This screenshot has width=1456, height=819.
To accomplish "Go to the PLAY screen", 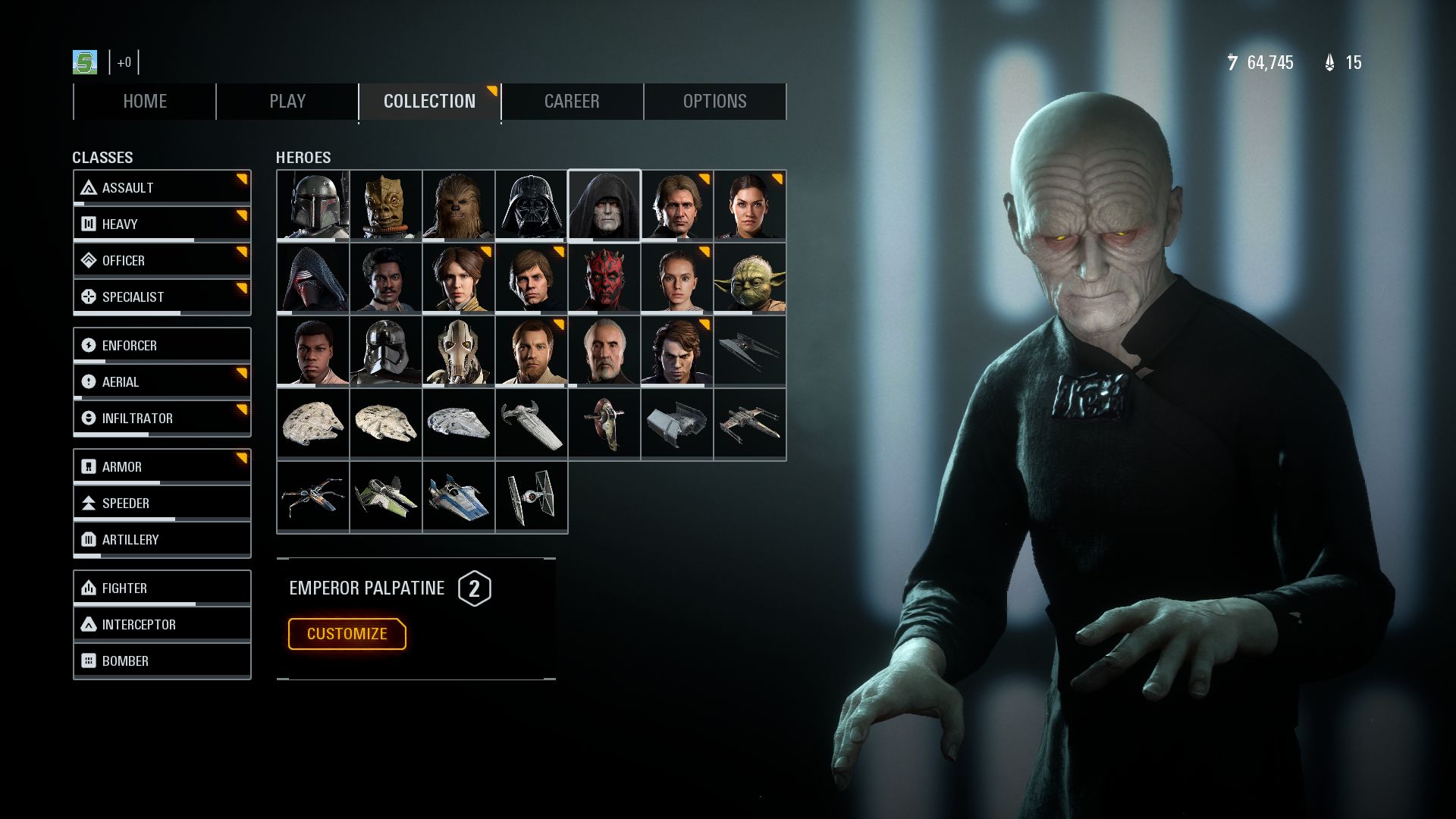I will click(286, 101).
